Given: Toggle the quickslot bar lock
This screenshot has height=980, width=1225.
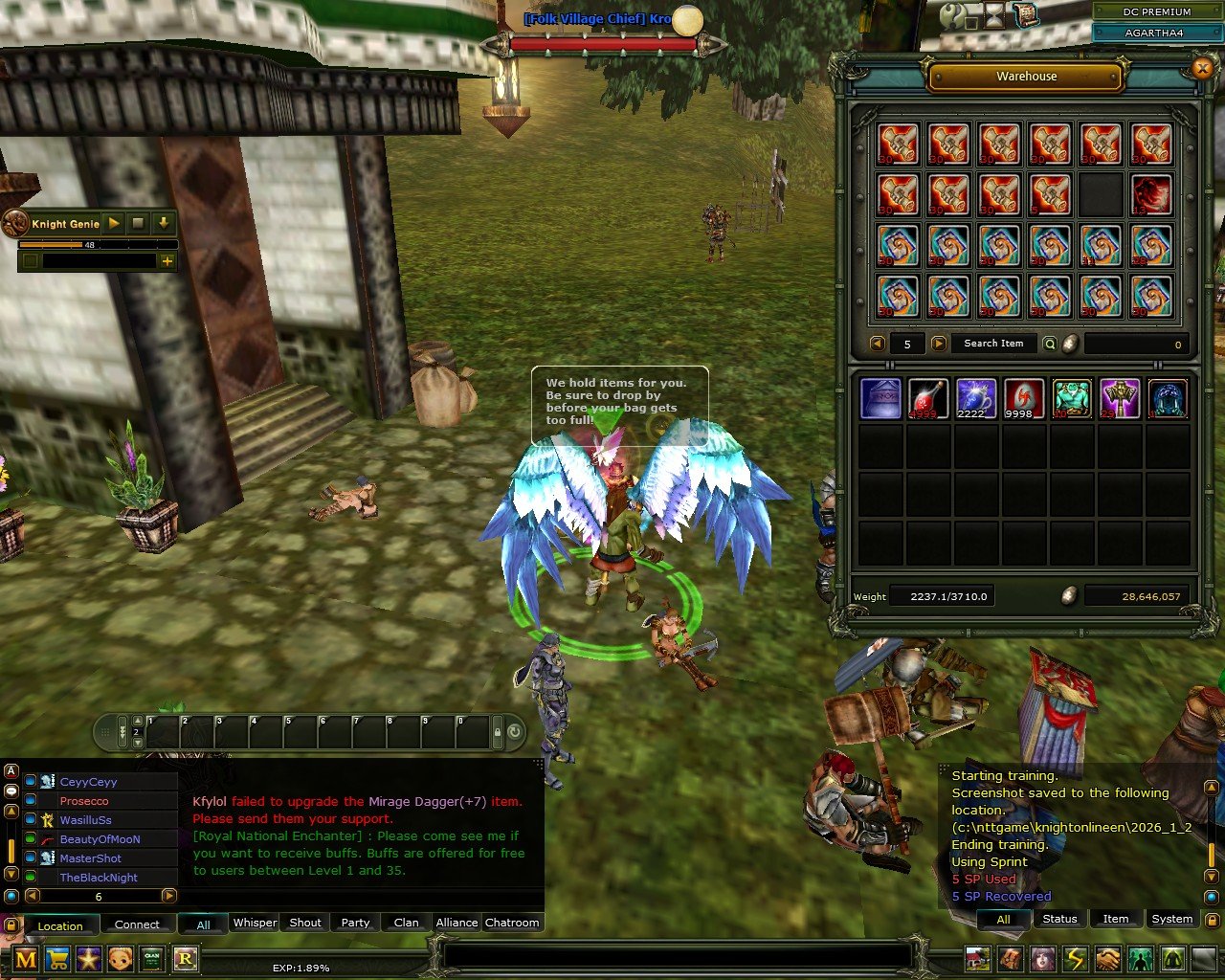Looking at the screenshot, I should click(x=496, y=731).
